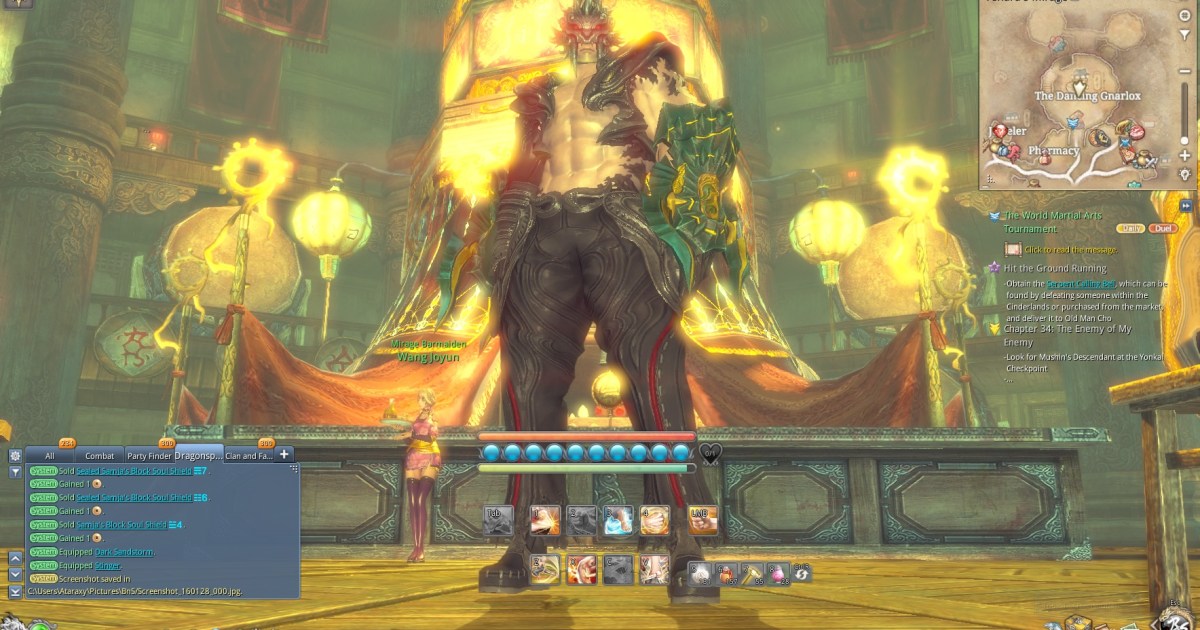Use the blue kick skill in slot 3
The image size is (1200, 630).
(618, 519)
